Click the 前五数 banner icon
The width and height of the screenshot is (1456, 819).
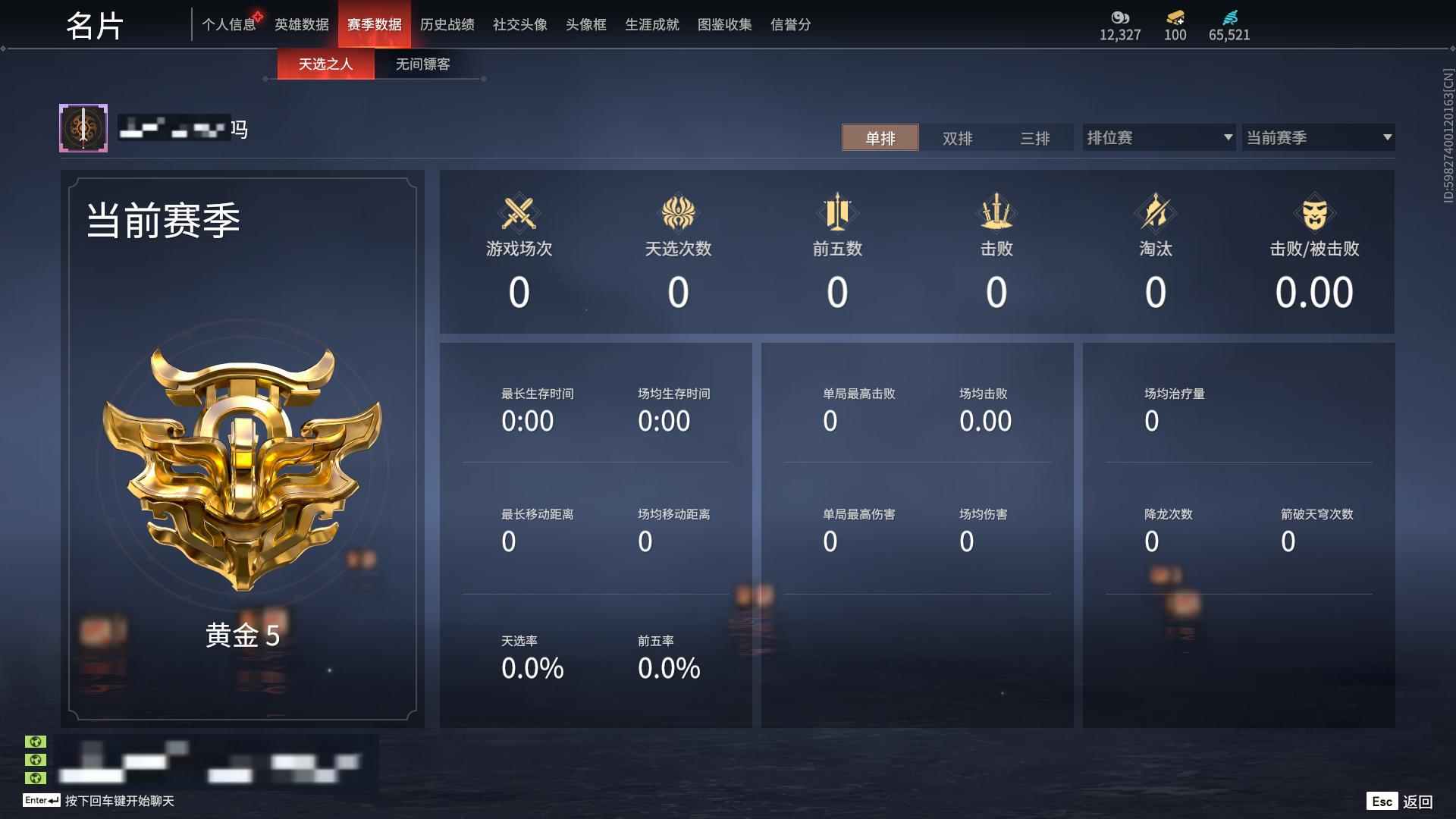pyautogui.click(x=838, y=215)
